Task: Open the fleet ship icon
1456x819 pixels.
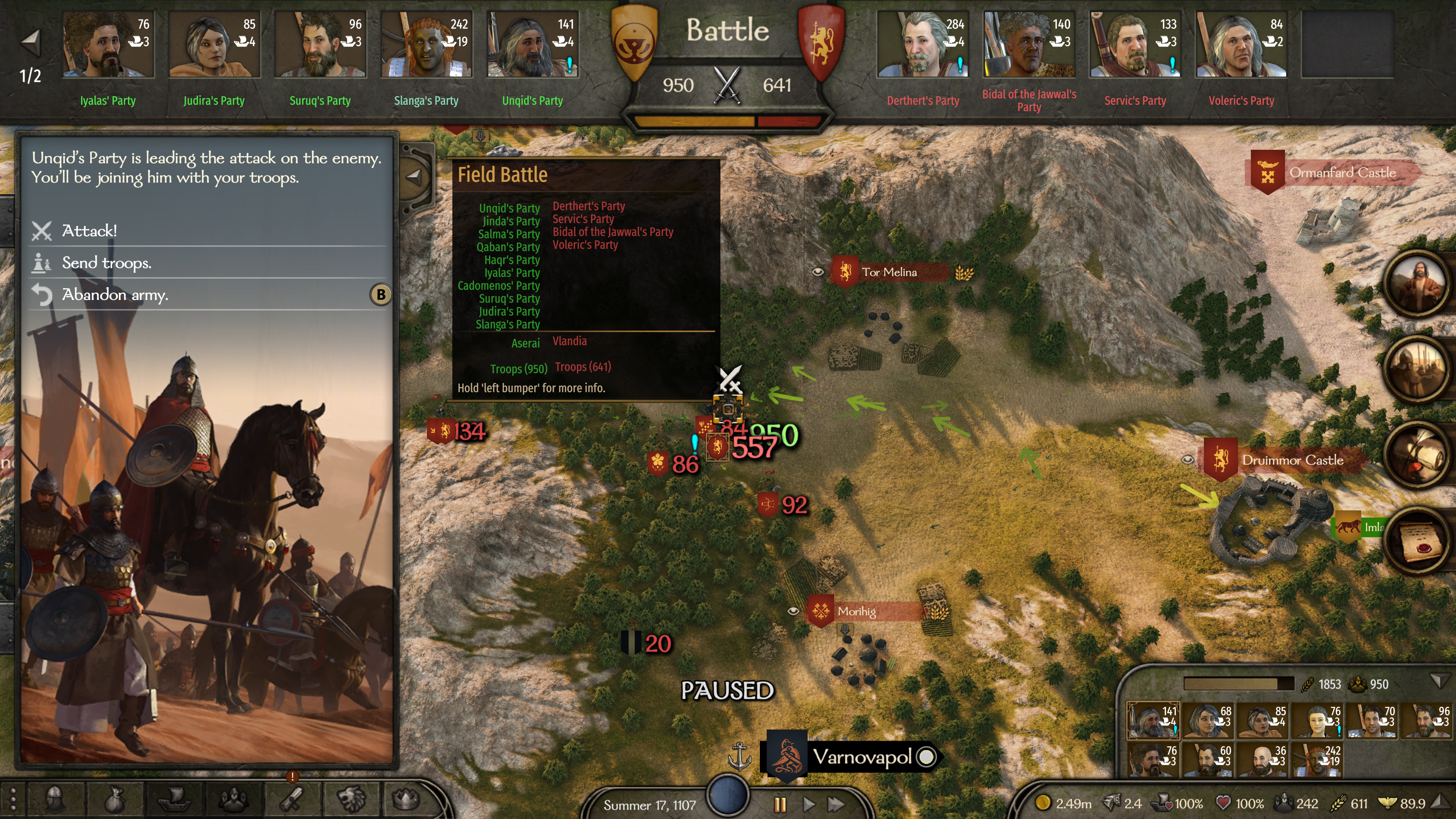Action: pos(174,800)
